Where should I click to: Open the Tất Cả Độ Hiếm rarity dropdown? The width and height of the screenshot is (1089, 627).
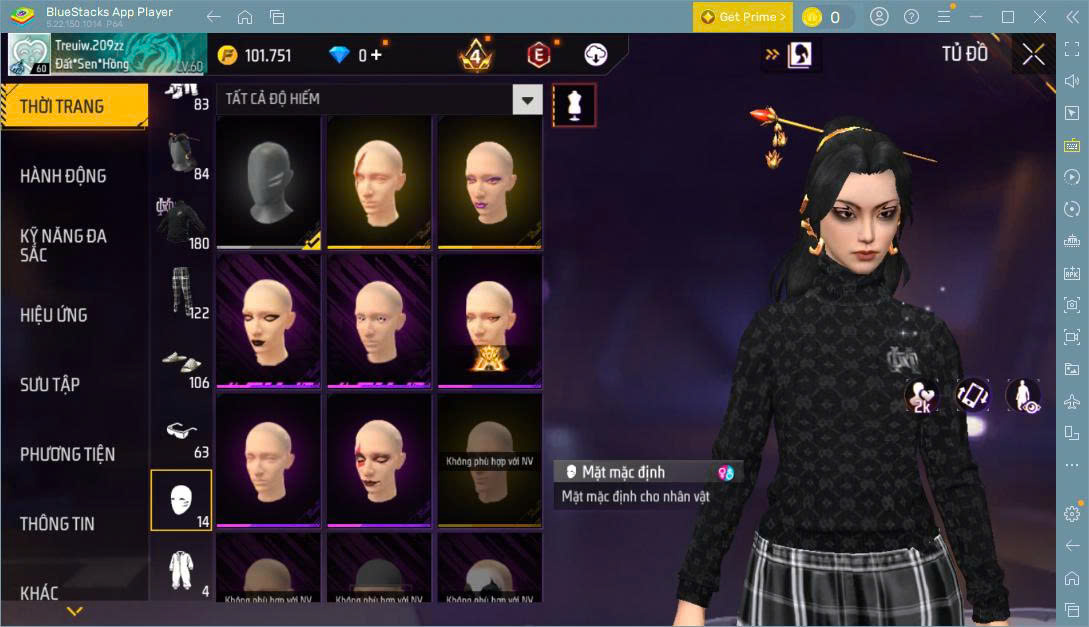[x=527, y=99]
